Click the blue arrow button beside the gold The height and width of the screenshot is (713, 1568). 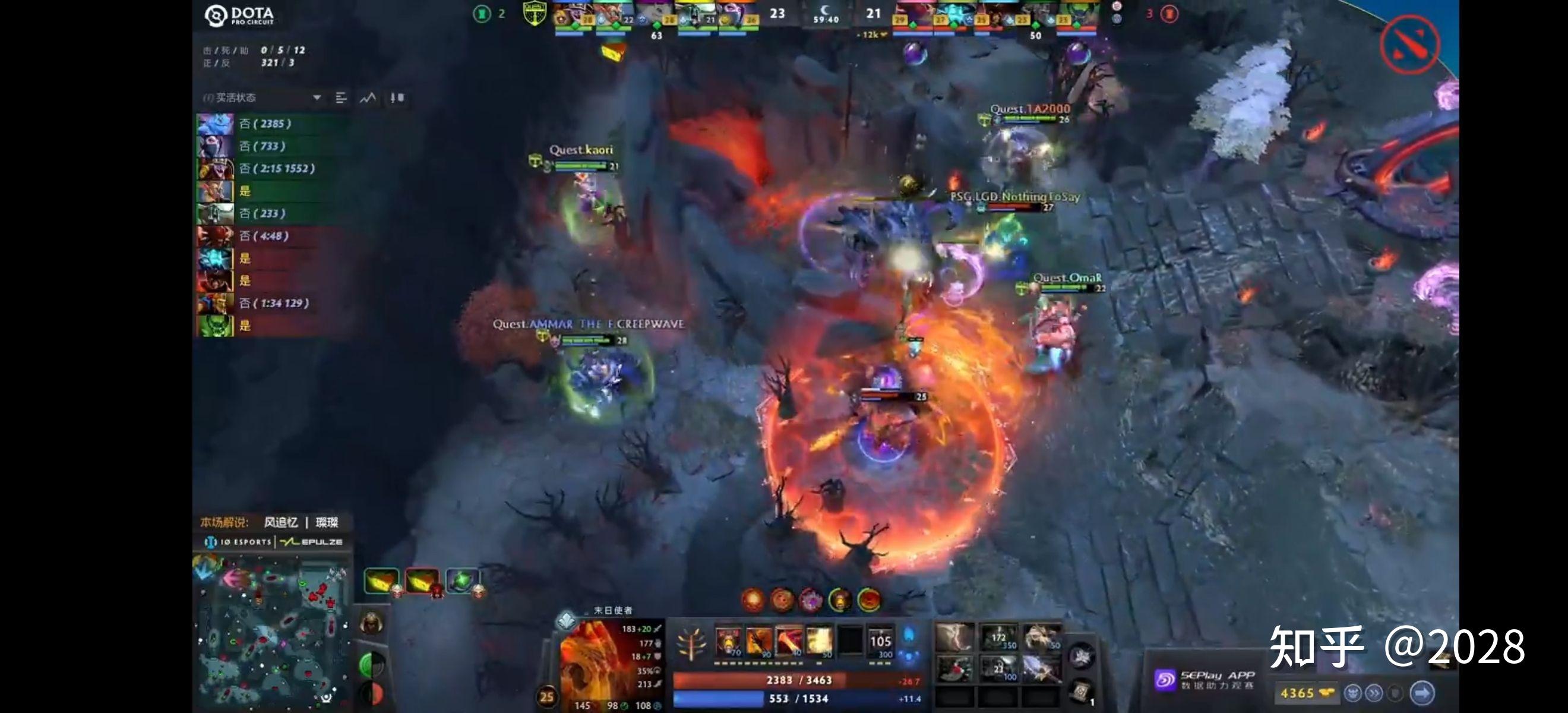(x=1422, y=693)
